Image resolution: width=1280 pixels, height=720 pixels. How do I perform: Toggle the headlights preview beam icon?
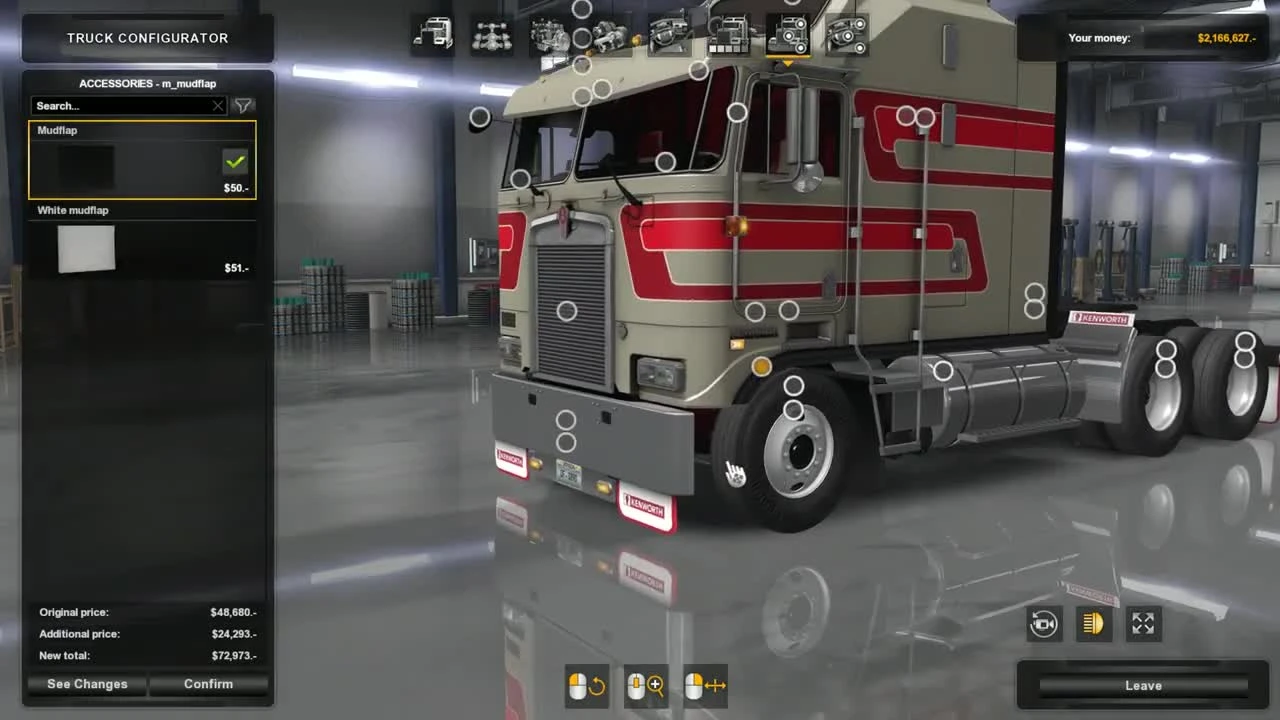1093,624
